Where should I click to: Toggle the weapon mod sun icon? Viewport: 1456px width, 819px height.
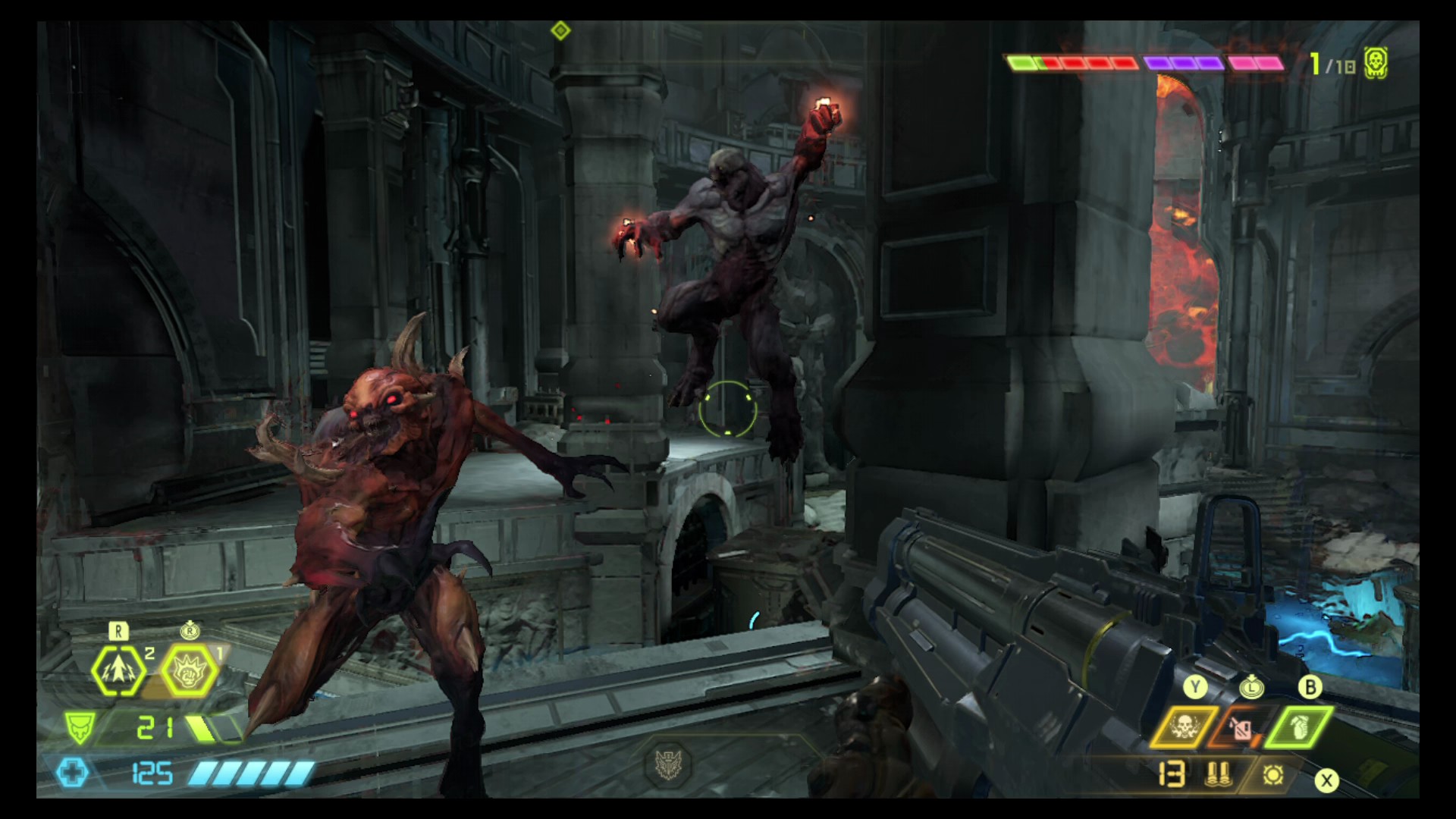[x=1272, y=774]
